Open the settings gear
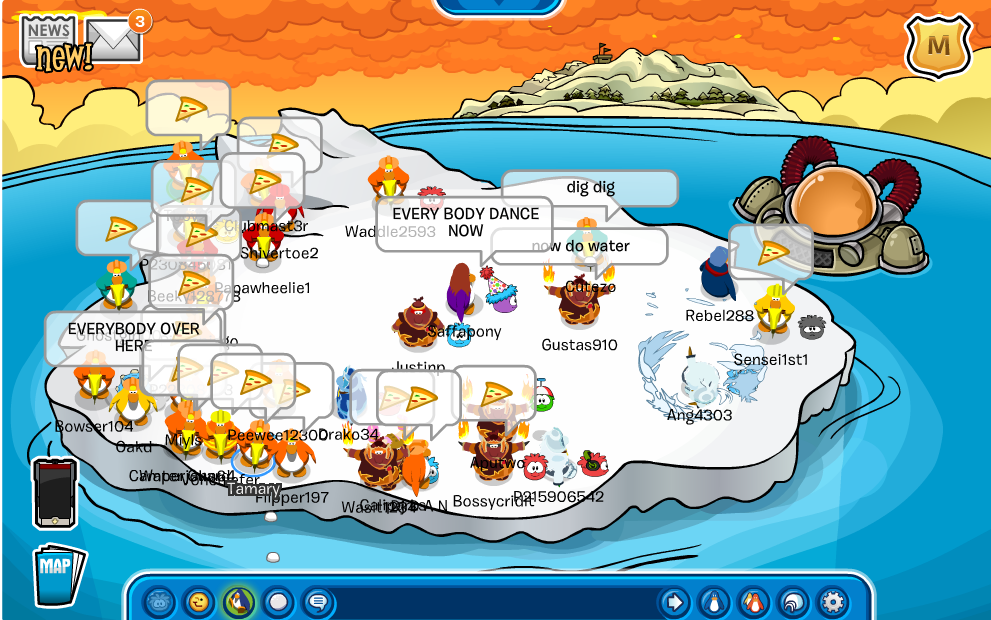Screen dimensions: 991x620 [x=832, y=602]
